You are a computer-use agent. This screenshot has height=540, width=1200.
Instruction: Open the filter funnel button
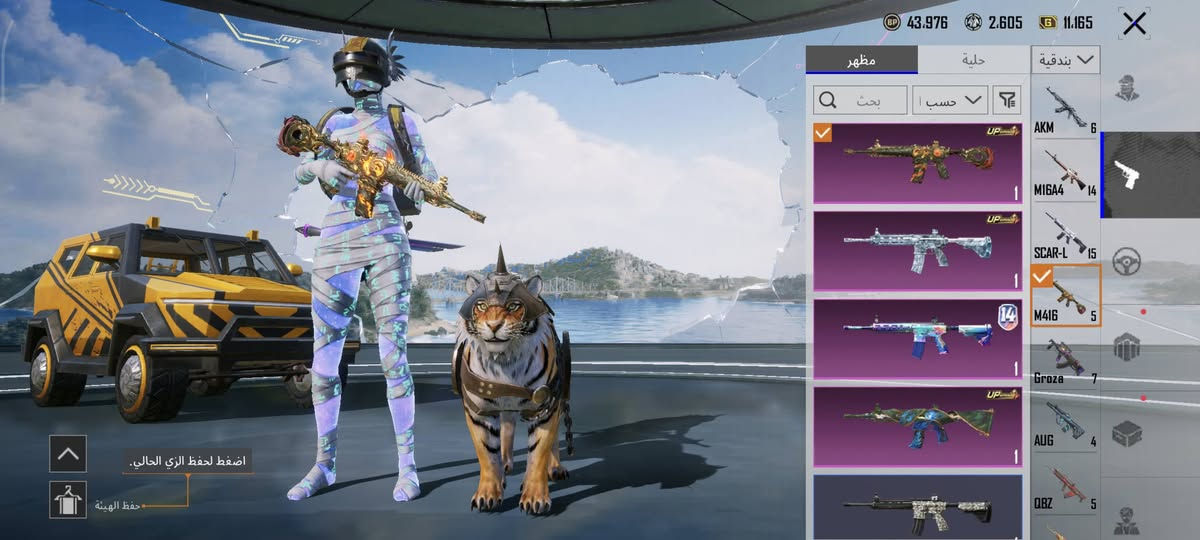[x=1008, y=100]
